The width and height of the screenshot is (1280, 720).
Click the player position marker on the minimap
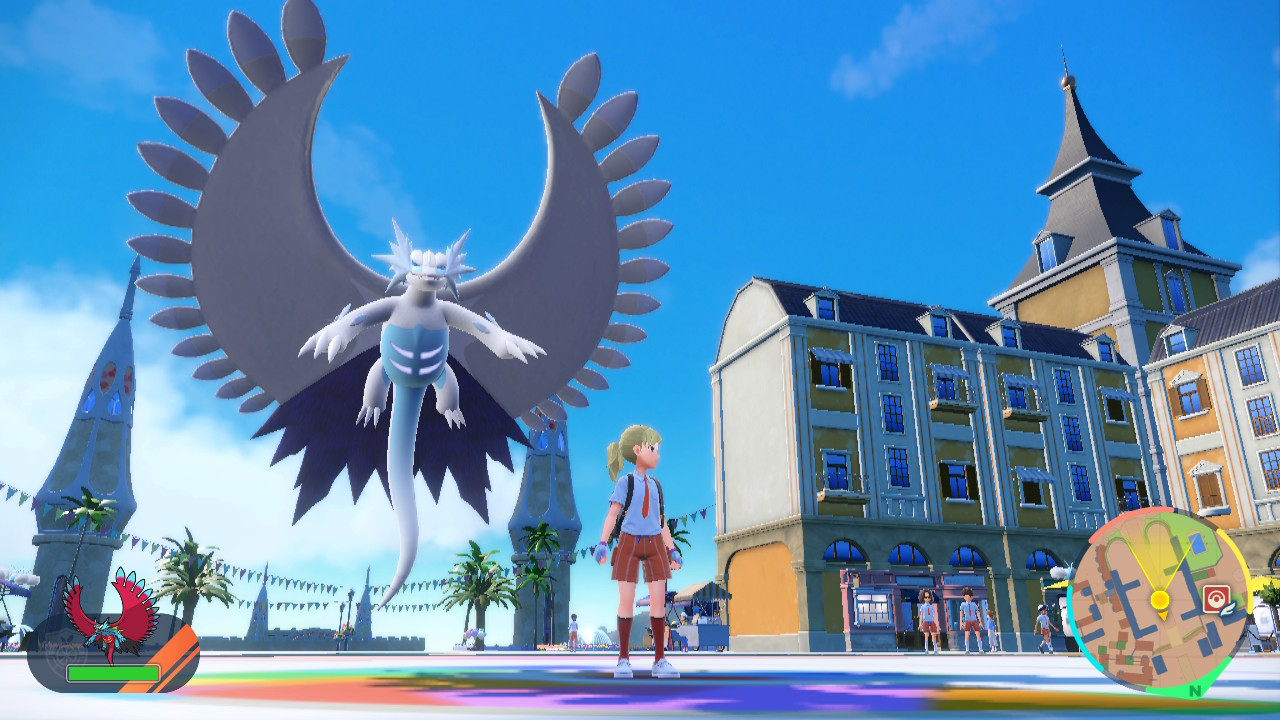(1159, 597)
